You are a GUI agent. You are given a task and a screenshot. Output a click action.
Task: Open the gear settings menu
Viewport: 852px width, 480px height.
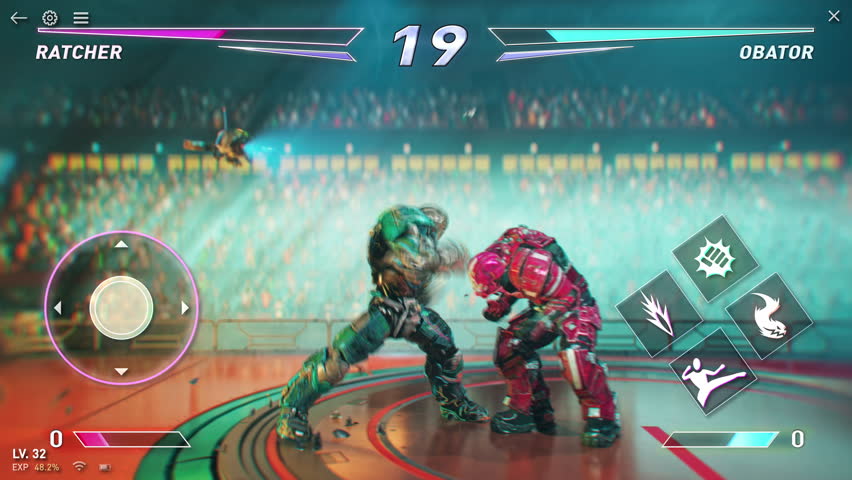(50, 18)
